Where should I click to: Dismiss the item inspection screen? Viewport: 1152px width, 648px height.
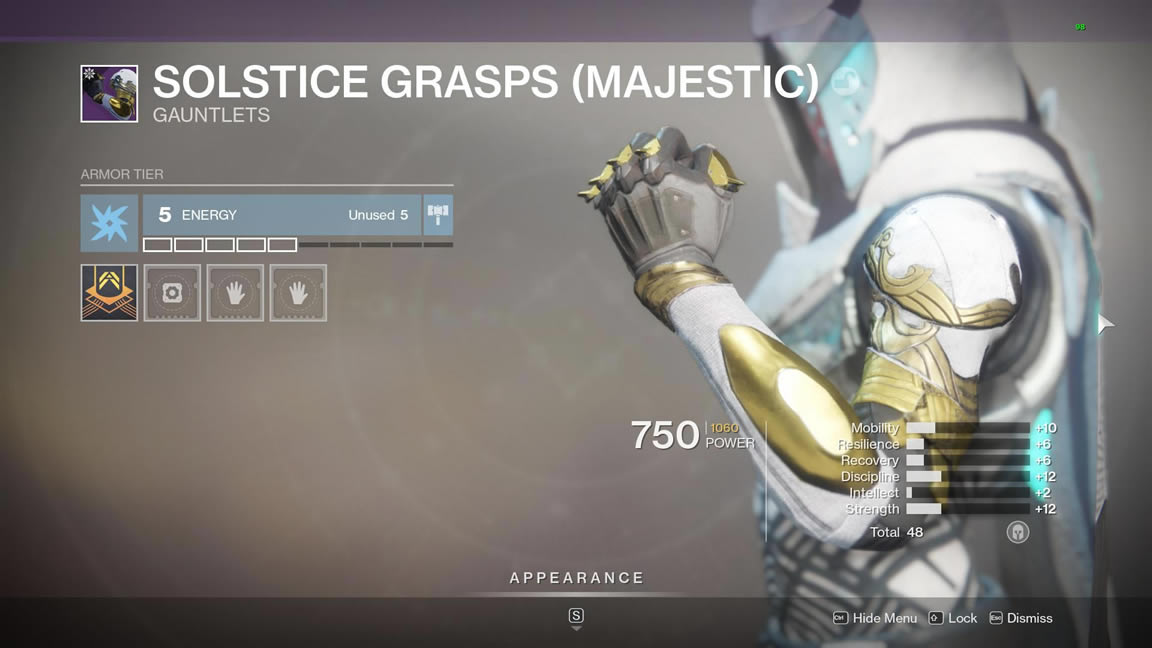coord(1020,618)
